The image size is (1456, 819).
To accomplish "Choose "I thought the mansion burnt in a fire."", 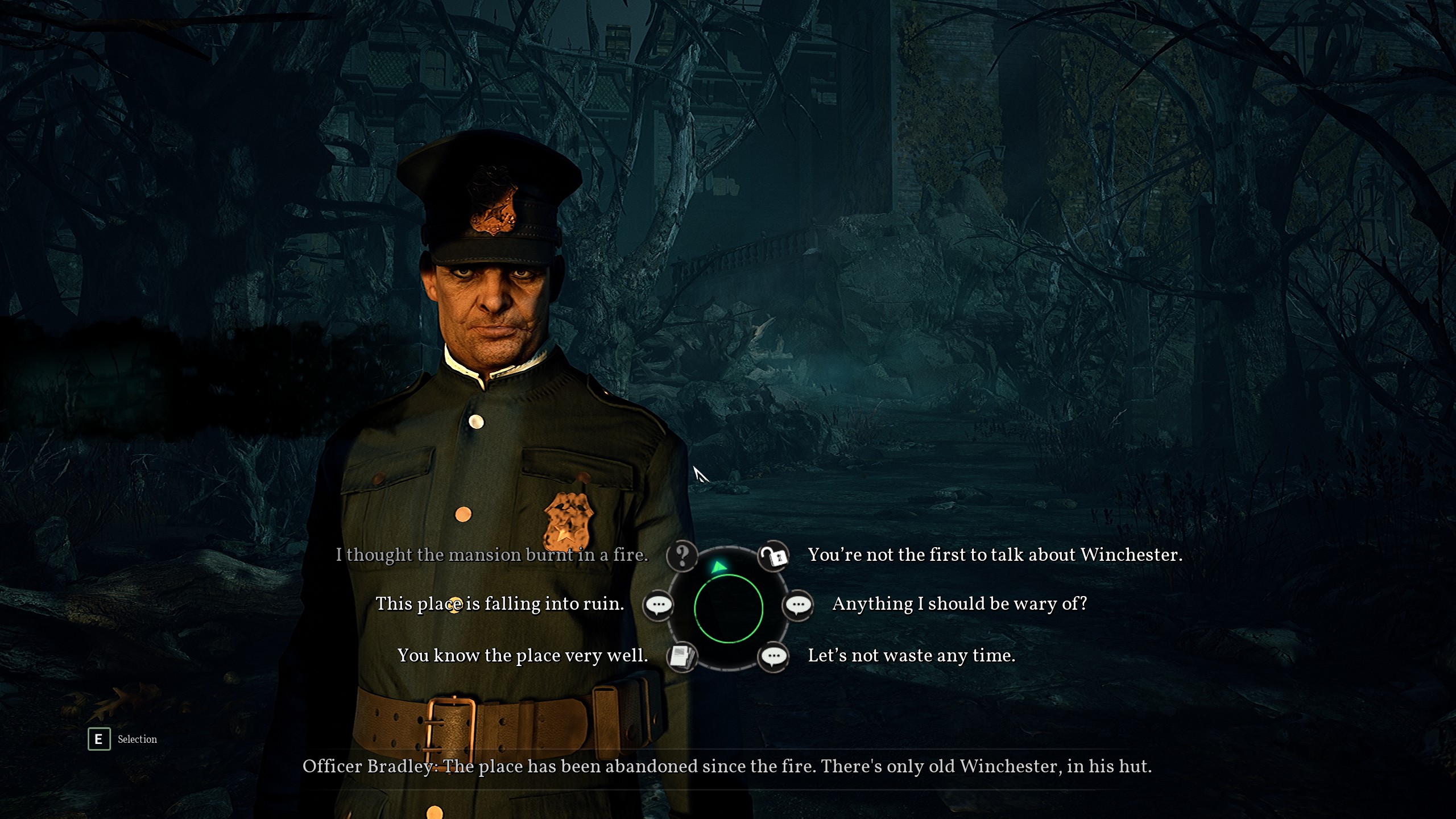I will [492, 555].
